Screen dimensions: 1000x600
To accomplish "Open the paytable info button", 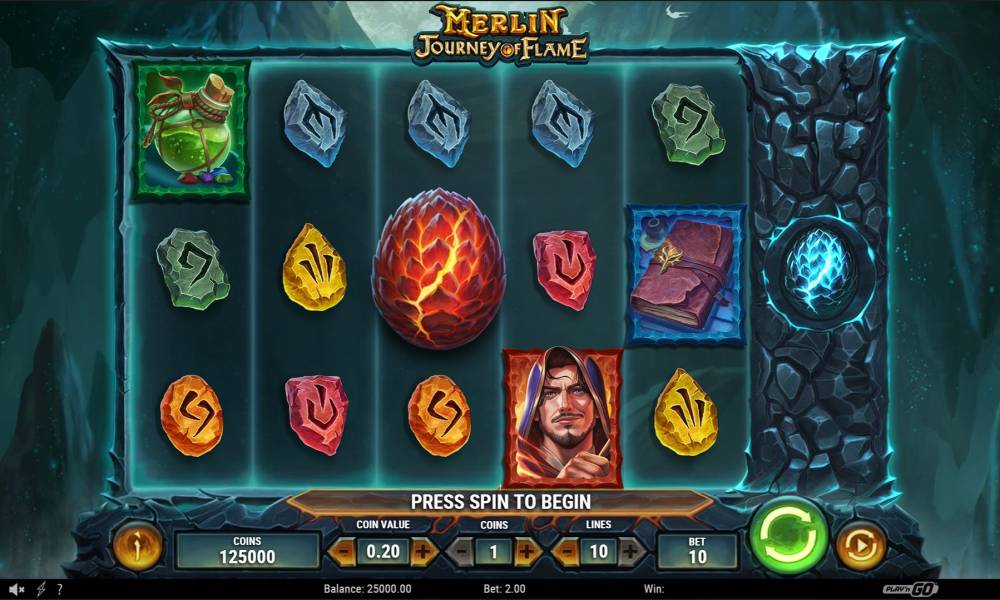I will 138,547.
